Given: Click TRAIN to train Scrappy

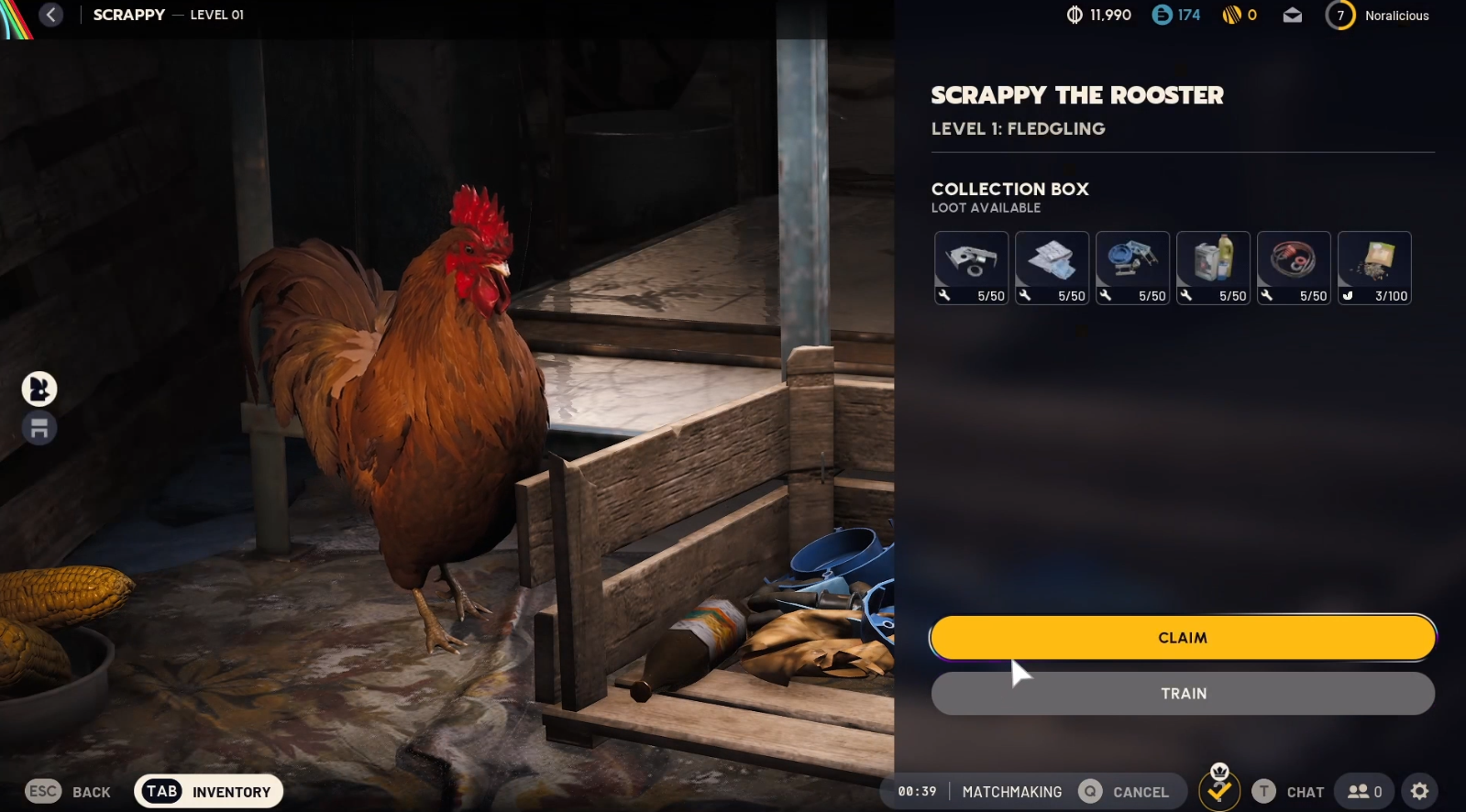Looking at the screenshot, I should point(1183,693).
